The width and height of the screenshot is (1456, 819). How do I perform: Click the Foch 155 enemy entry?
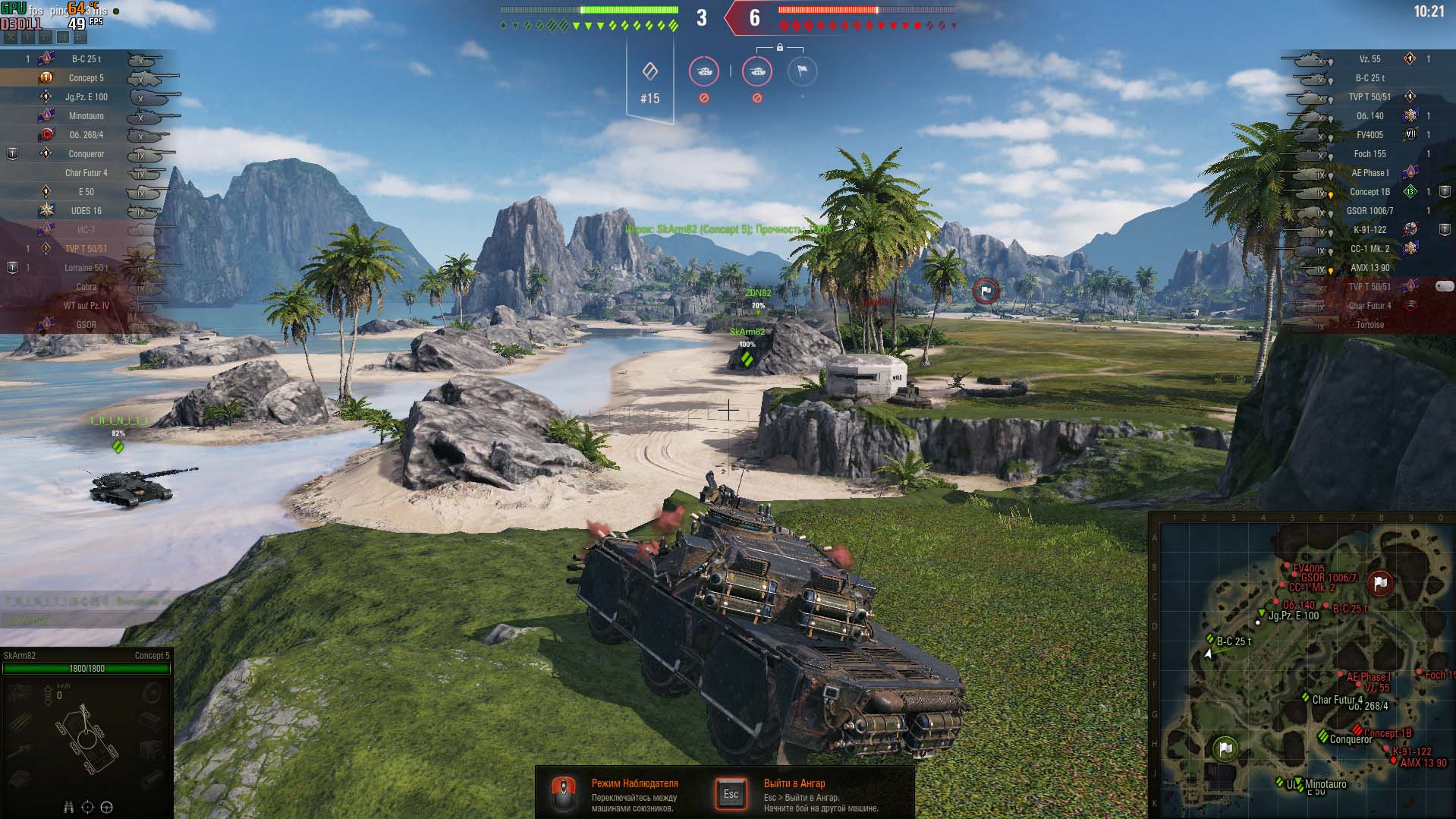click(1370, 154)
